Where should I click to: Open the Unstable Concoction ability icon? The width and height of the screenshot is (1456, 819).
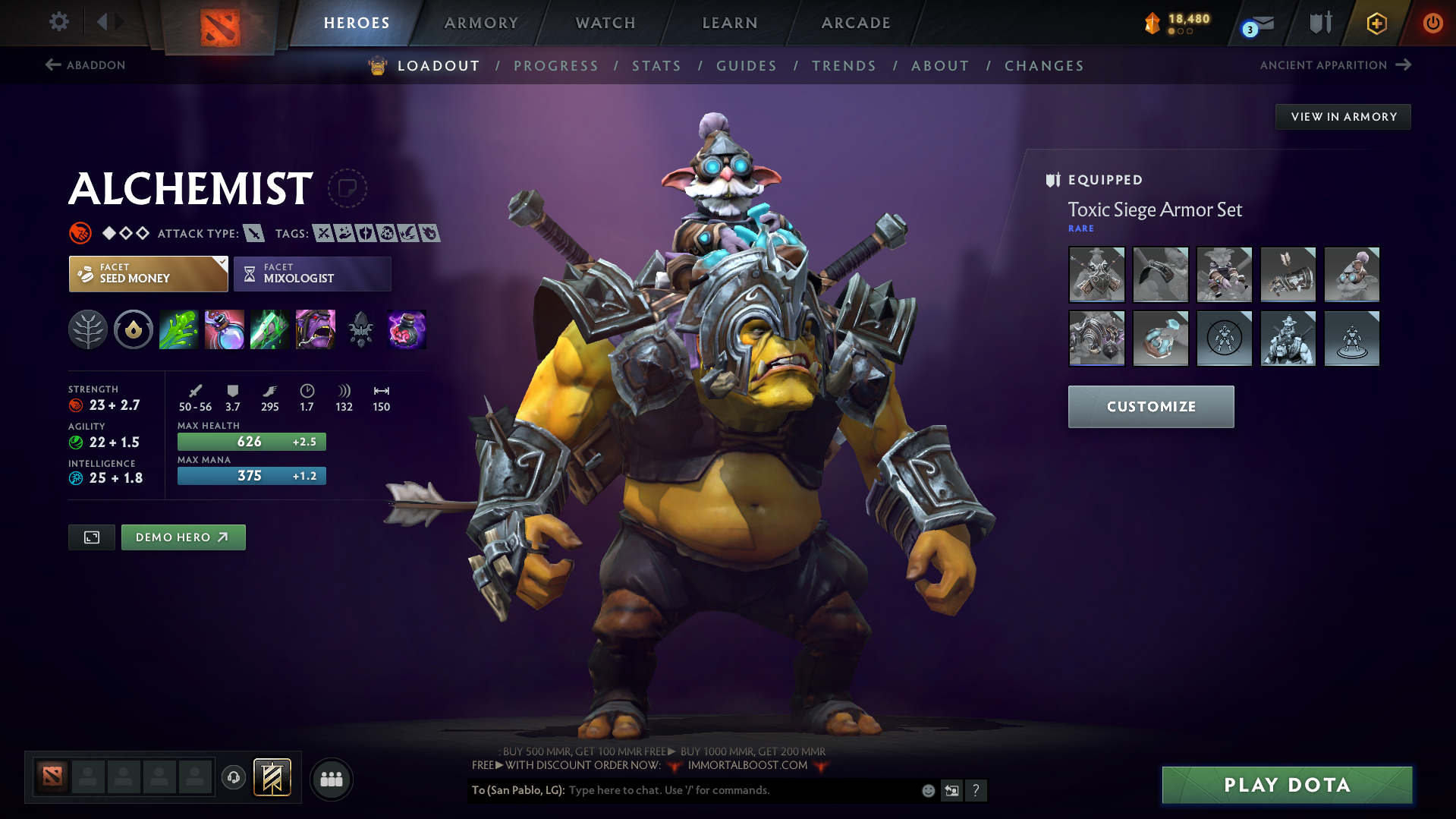(x=224, y=329)
